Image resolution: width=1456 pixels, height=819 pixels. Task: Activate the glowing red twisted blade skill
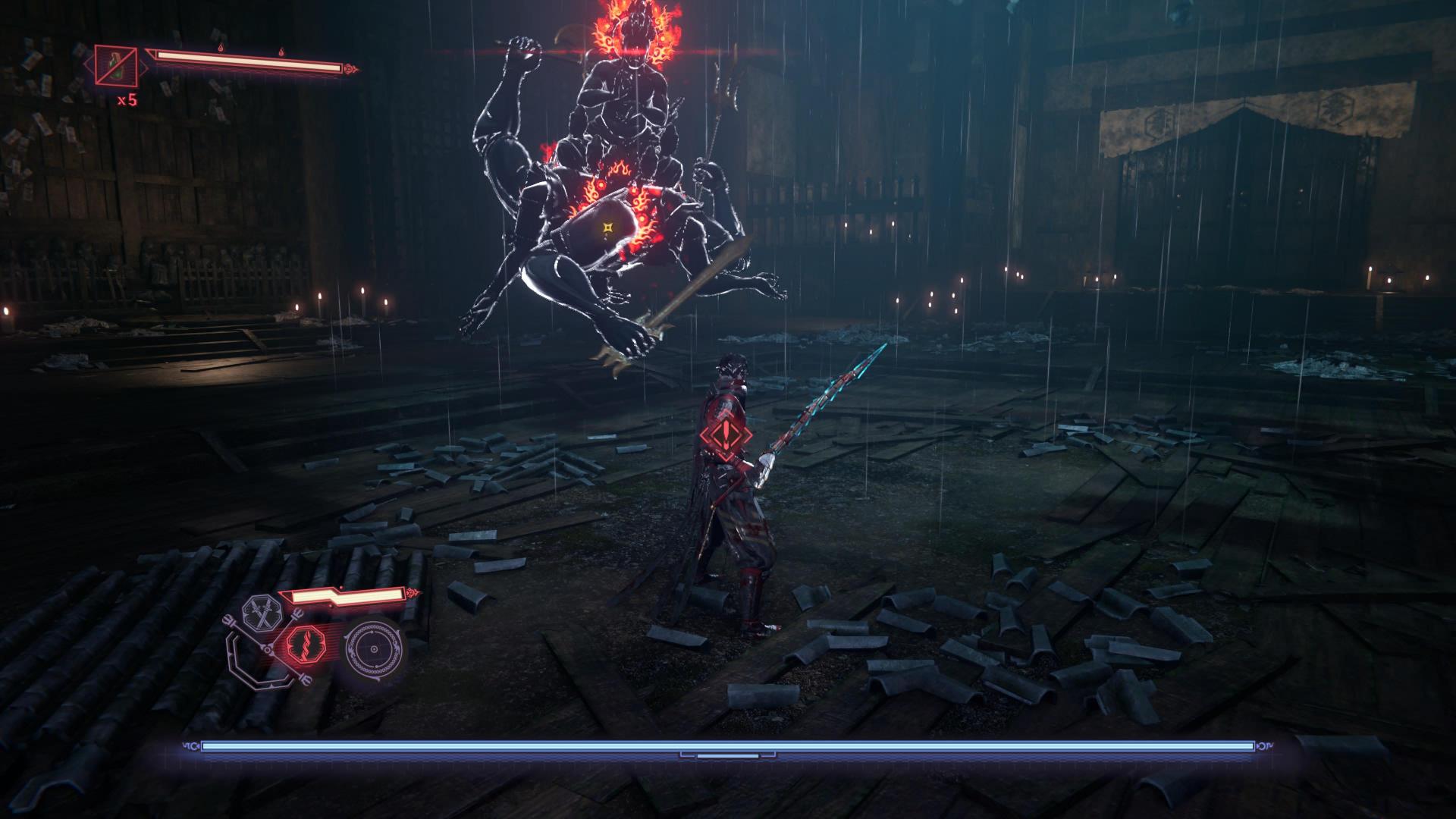[x=305, y=650]
